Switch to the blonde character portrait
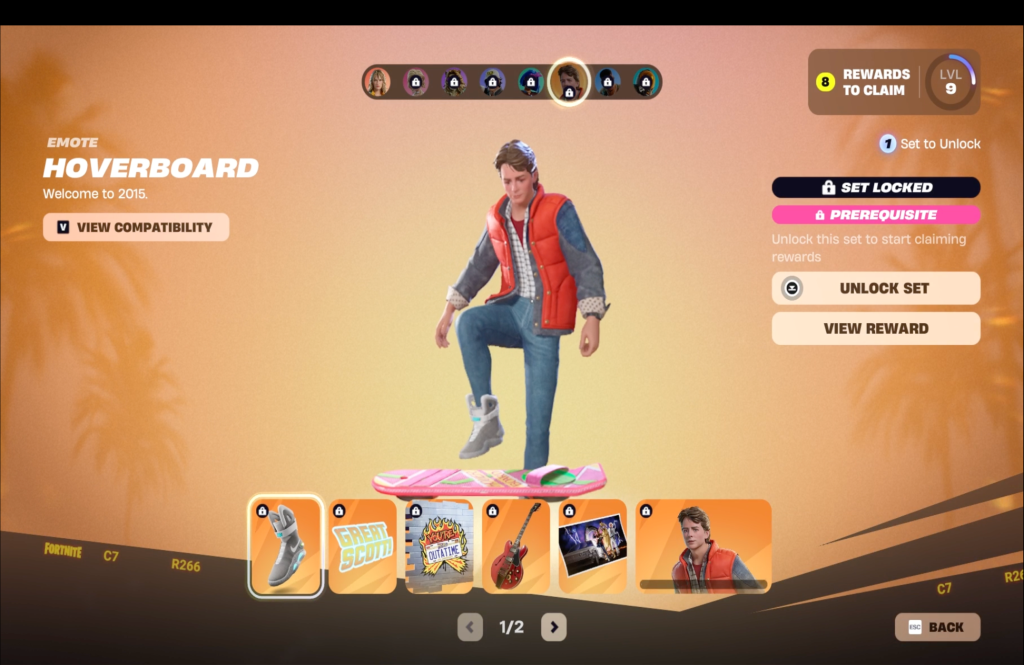Viewport: 1024px width, 665px height. coord(377,82)
